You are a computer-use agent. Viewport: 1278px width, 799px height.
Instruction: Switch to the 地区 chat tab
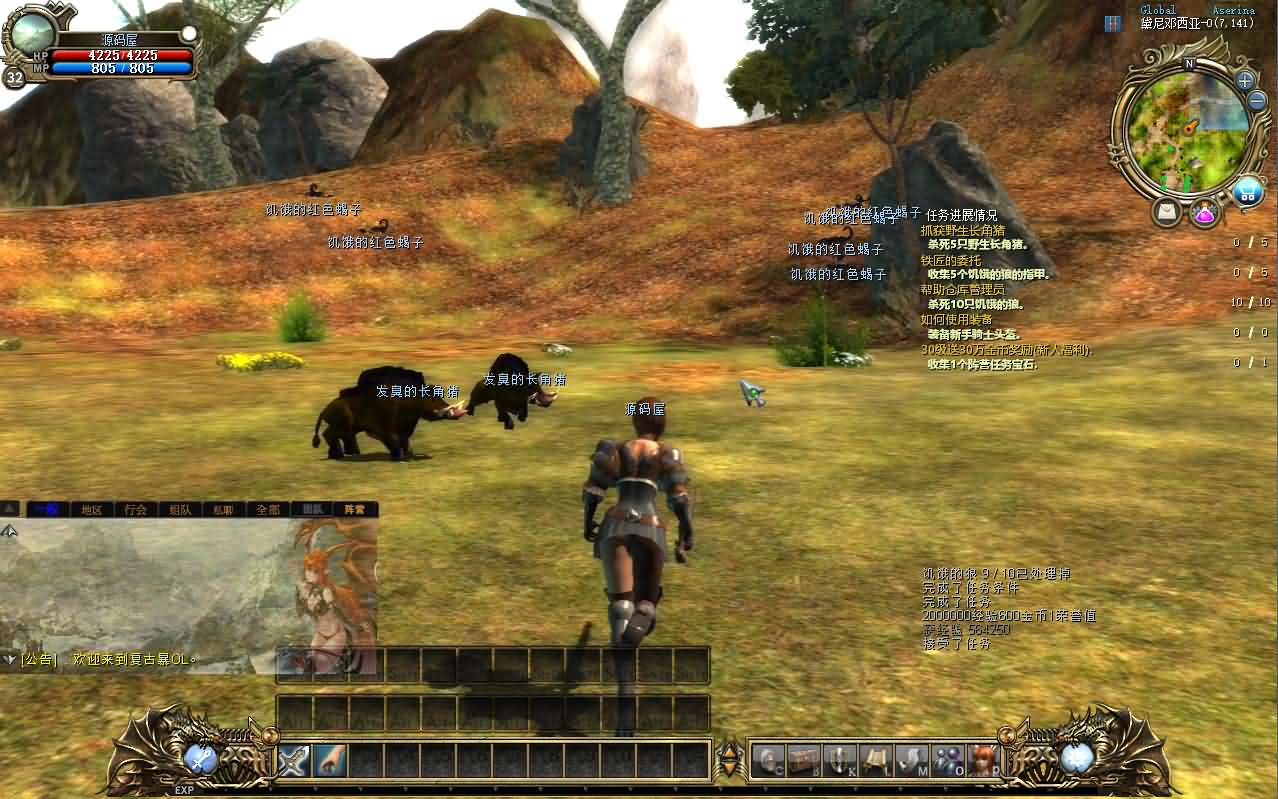[x=92, y=509]
